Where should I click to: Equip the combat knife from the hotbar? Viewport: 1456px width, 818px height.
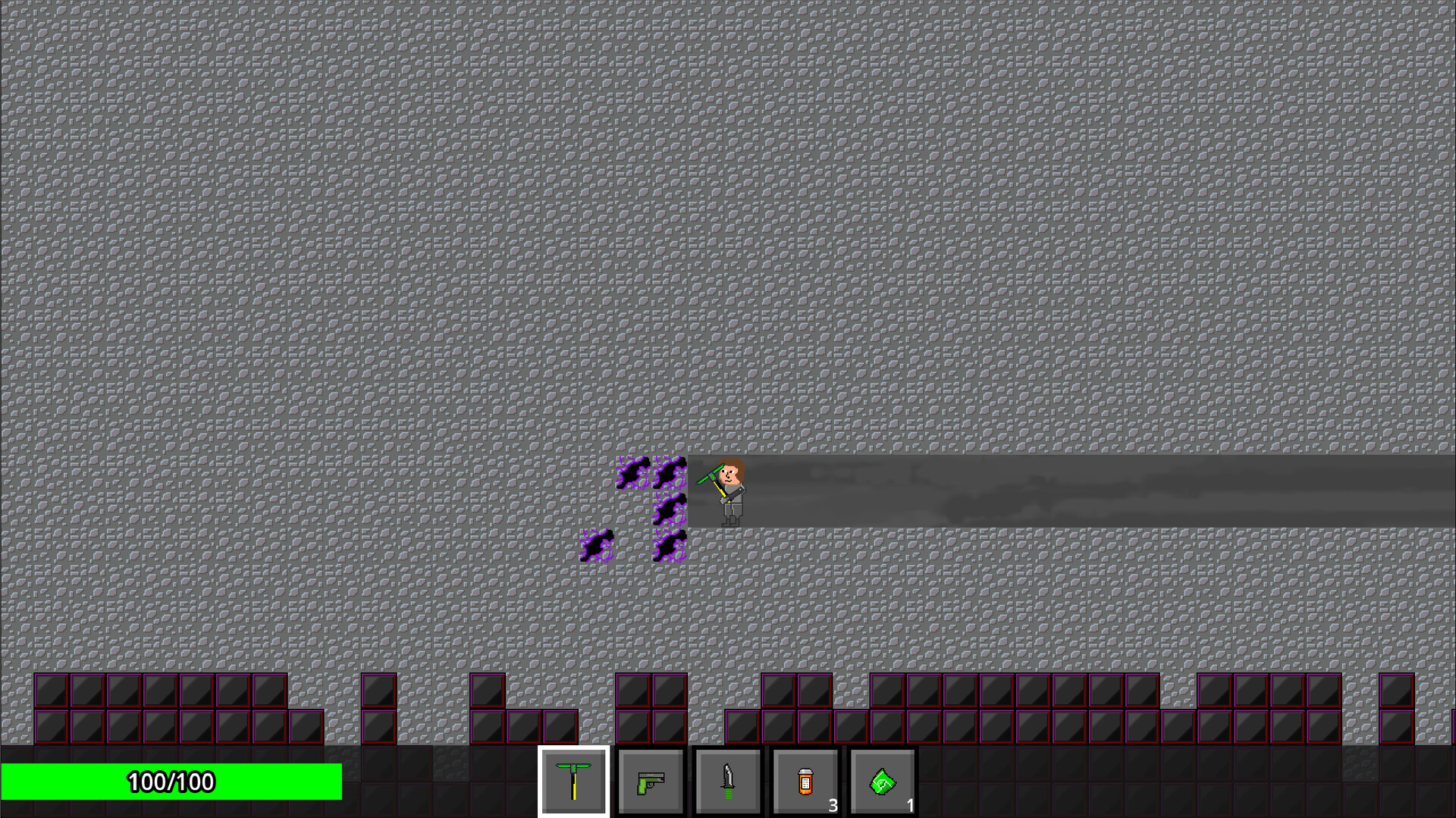pyautogui.click(x=727, y=782)
